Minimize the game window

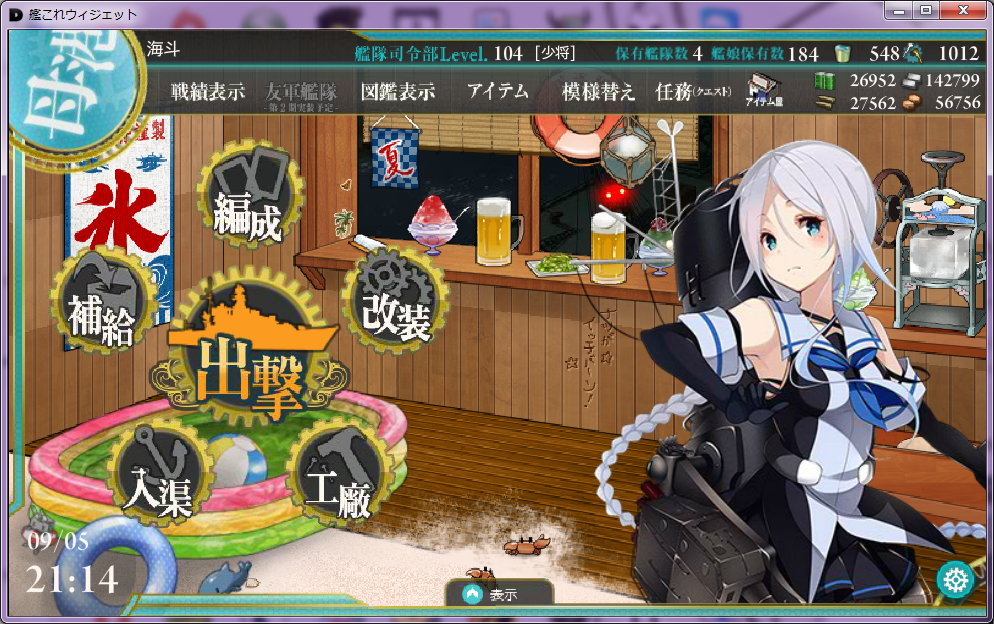[900, 11]
